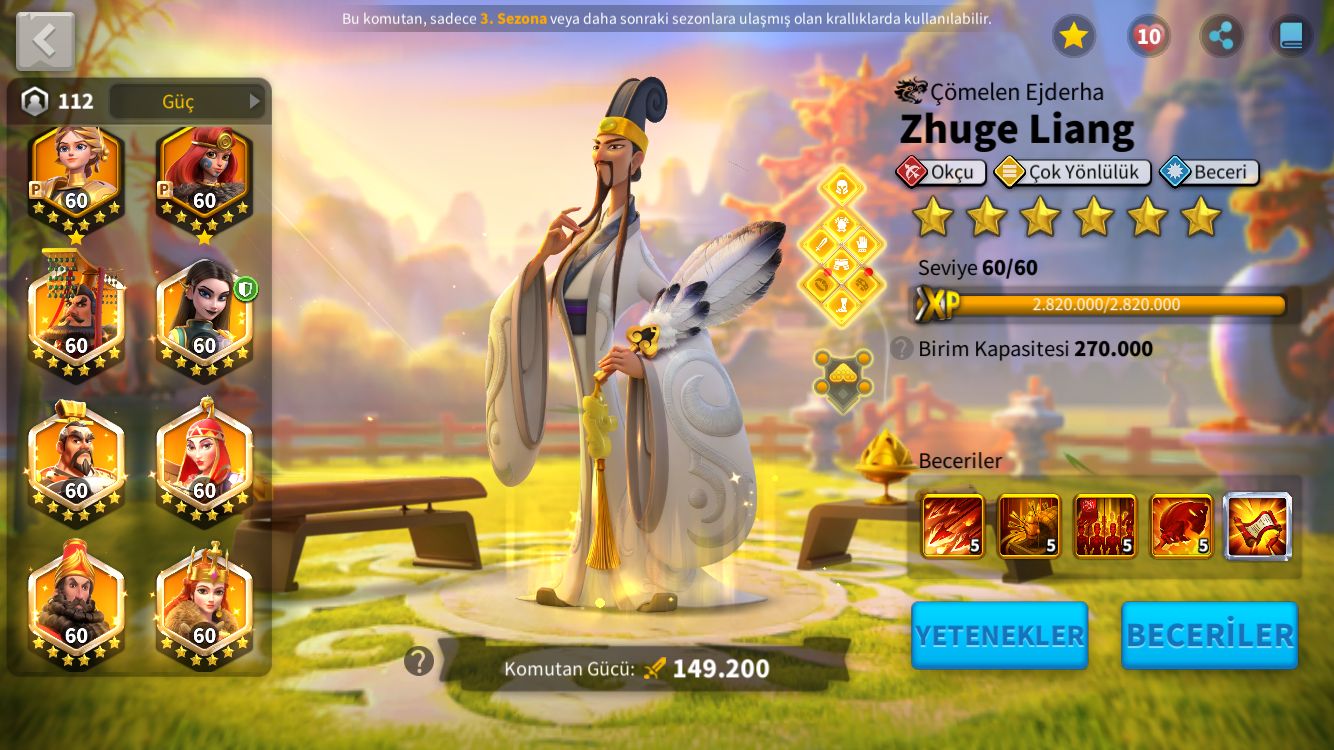This screenshot has width=1334, height=750.
Task: Open the blue book icon
Action: [1291, 36]
